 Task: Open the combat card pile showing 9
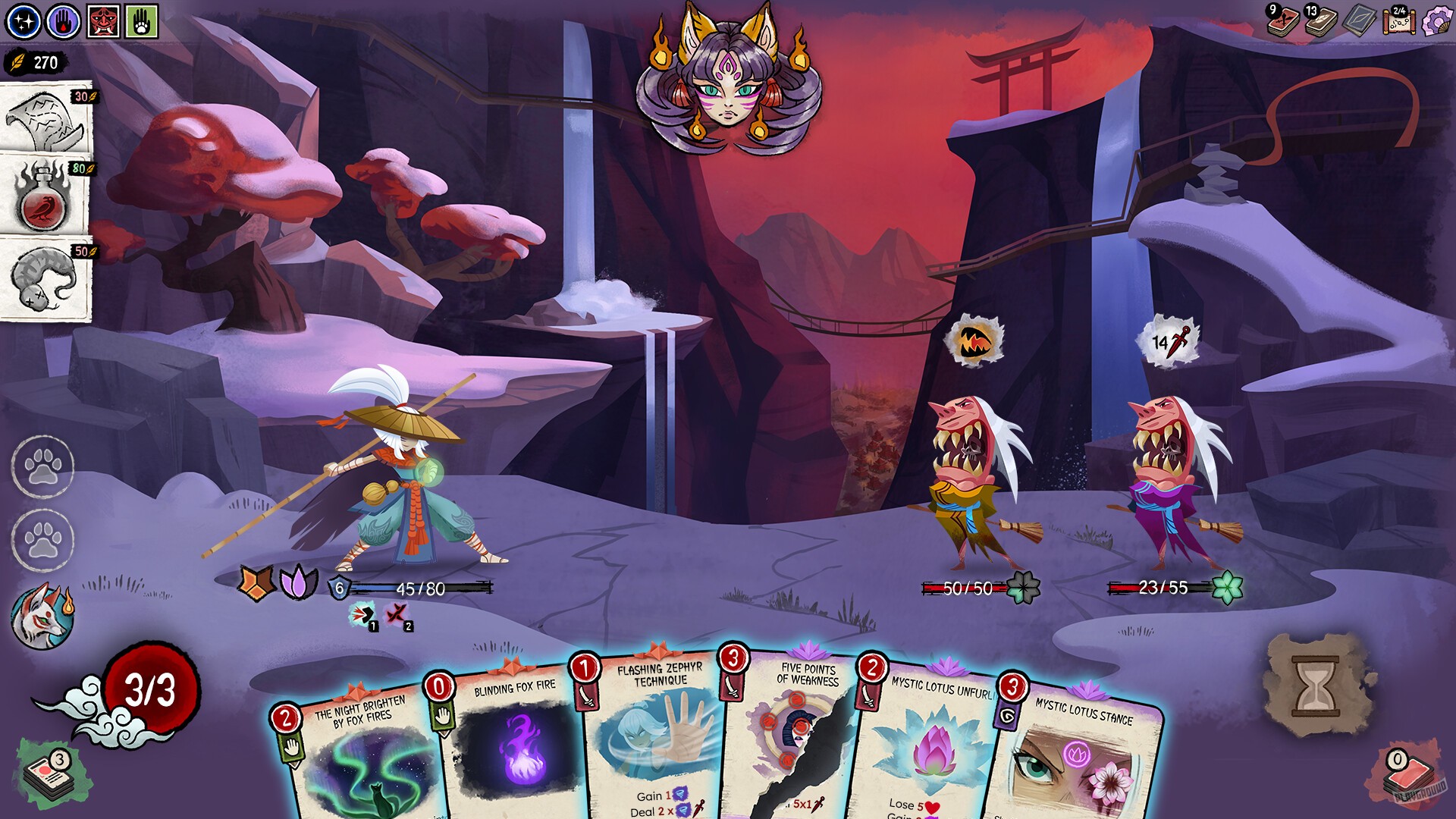pyautogui.click(x=1282, y=23)
